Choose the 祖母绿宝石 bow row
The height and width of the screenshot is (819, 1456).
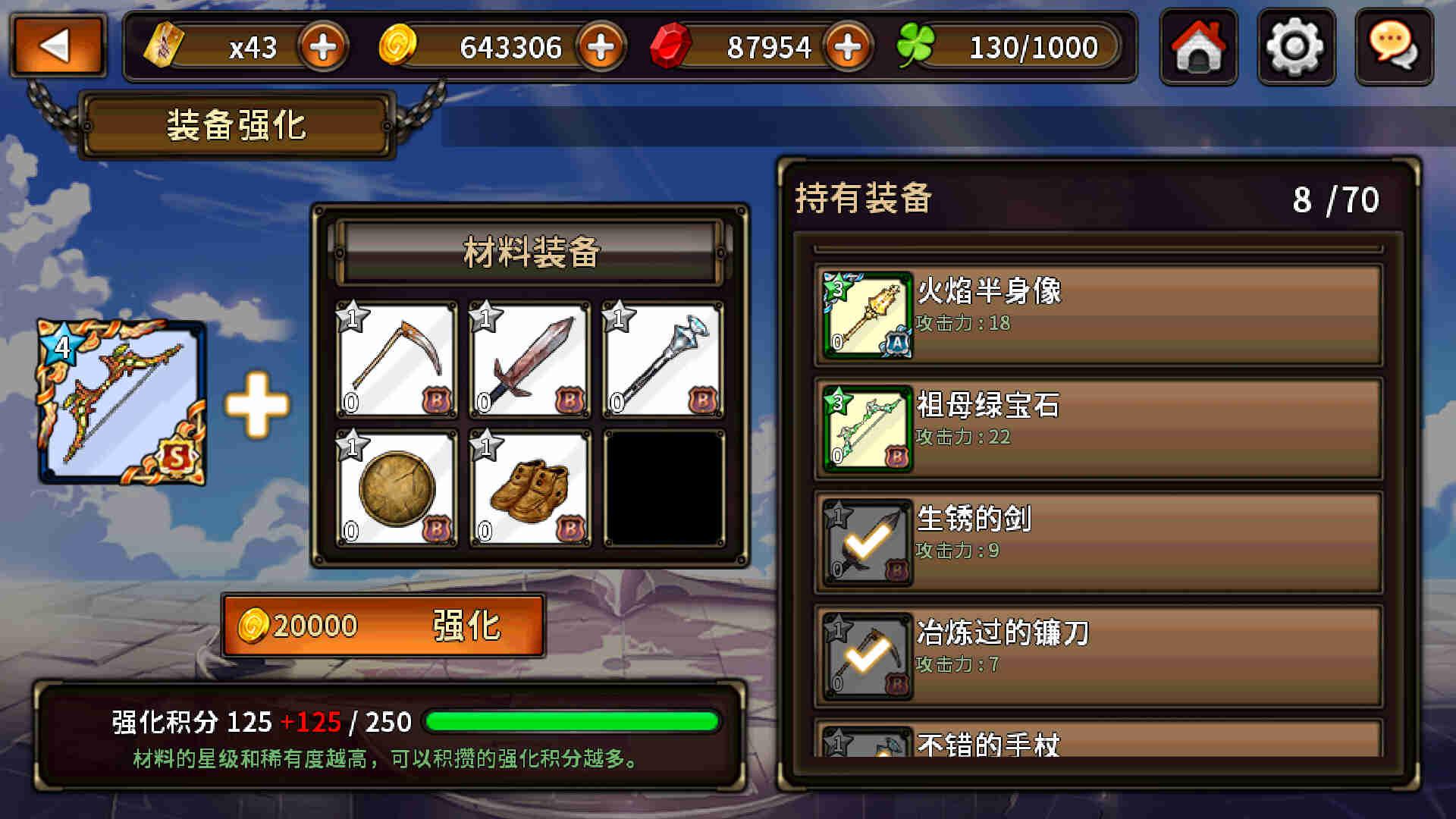(1098, 428)
